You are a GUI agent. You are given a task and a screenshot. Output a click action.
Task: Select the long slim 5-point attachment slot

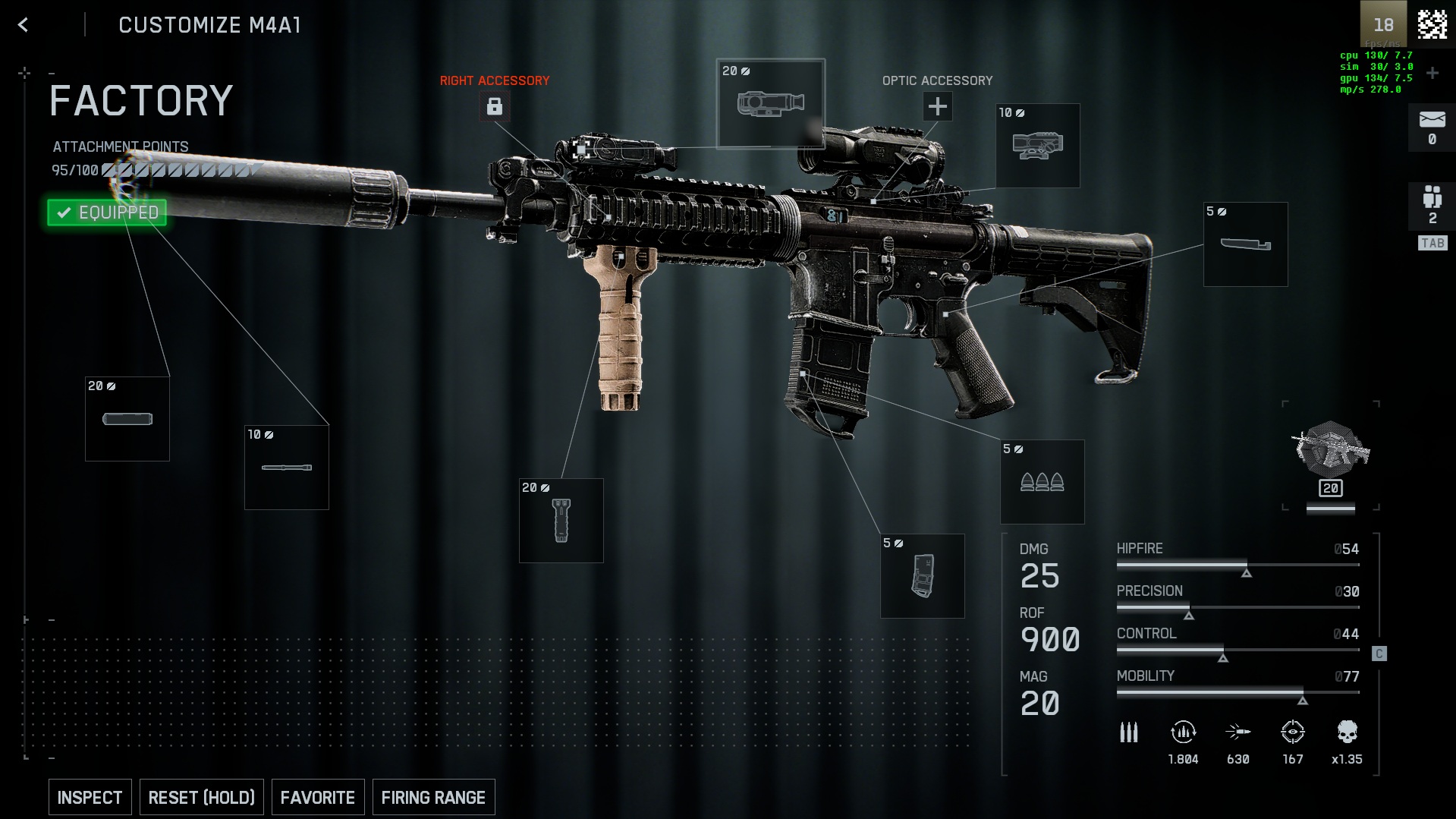1246,244
